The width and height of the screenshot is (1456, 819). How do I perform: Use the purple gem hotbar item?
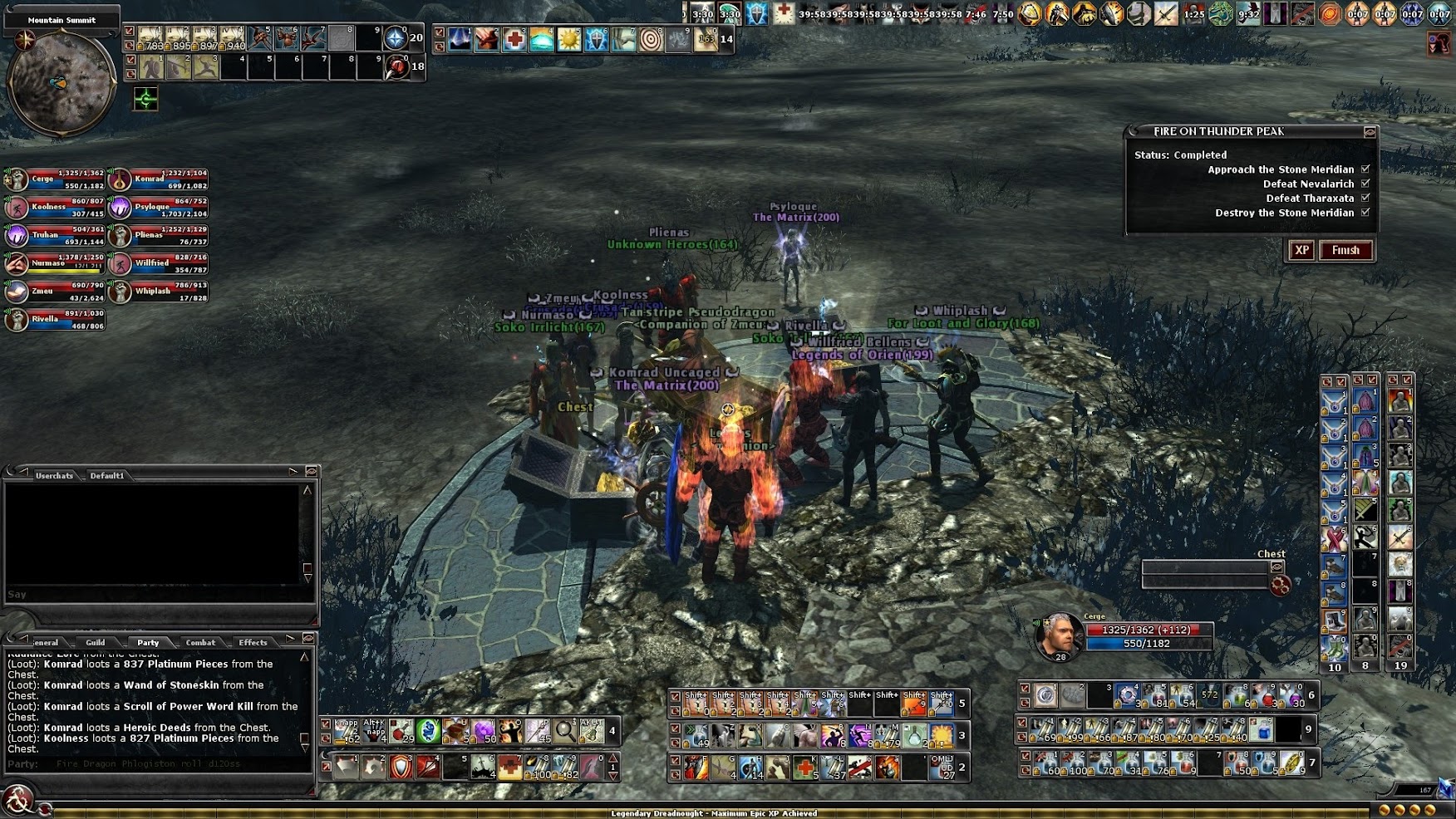click(483, 731)
